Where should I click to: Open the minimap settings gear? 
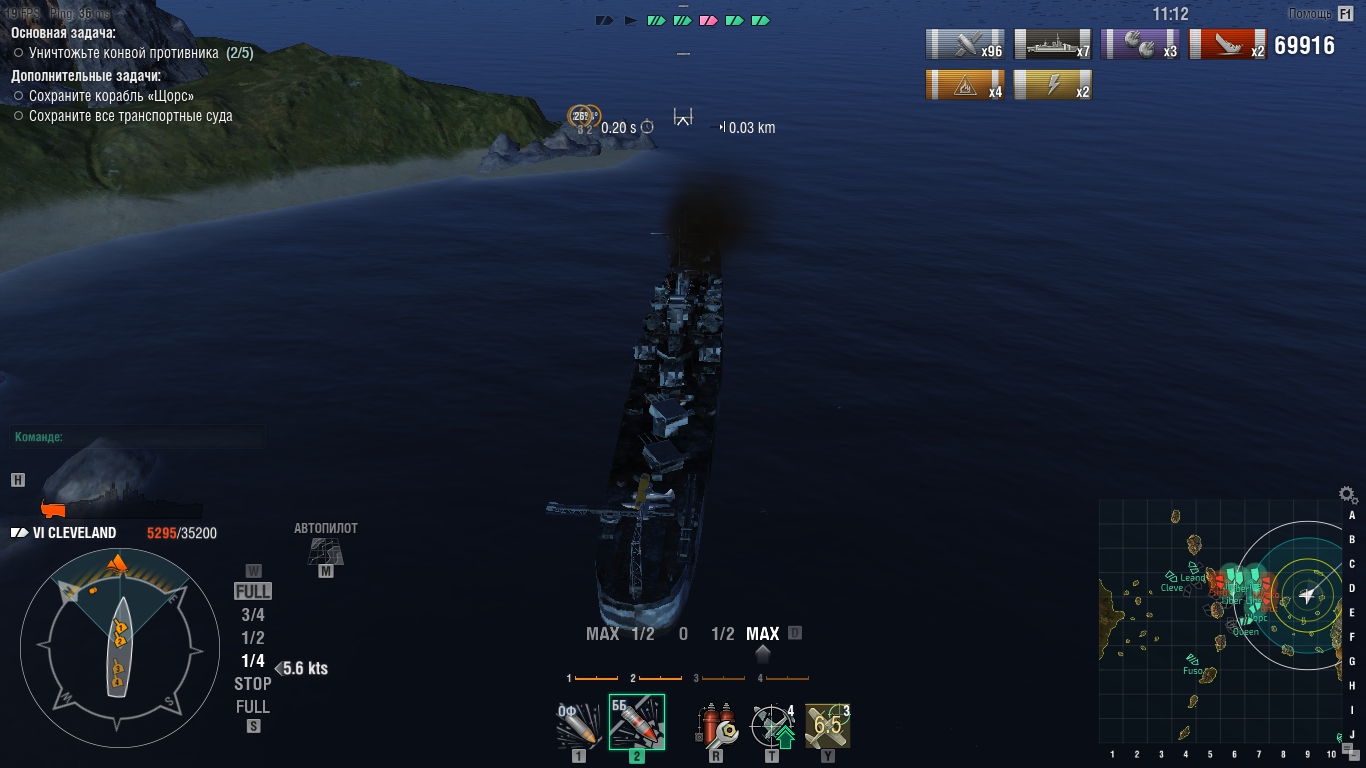pos(1348,494)
